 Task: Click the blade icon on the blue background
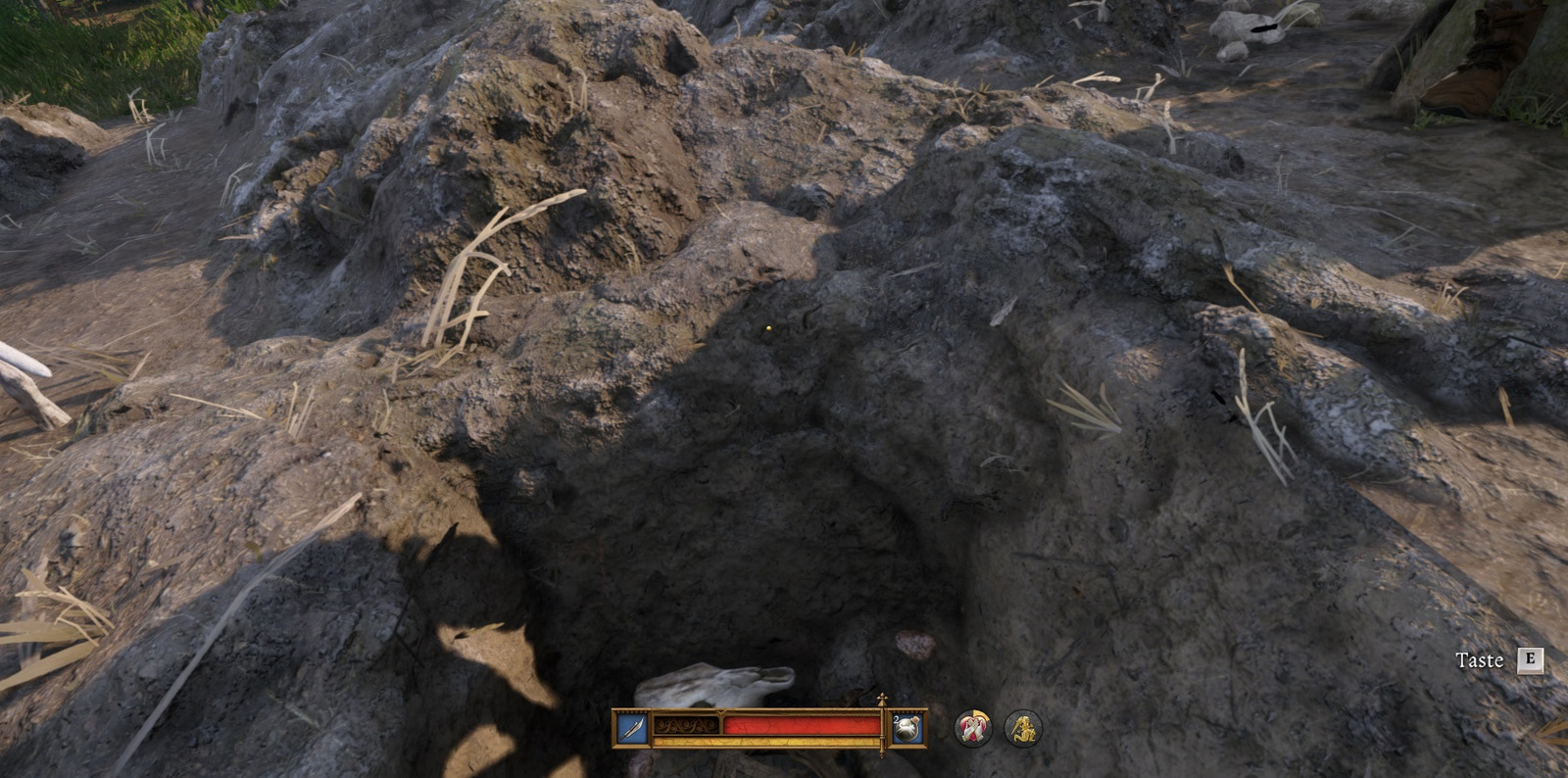pos(630,726)
